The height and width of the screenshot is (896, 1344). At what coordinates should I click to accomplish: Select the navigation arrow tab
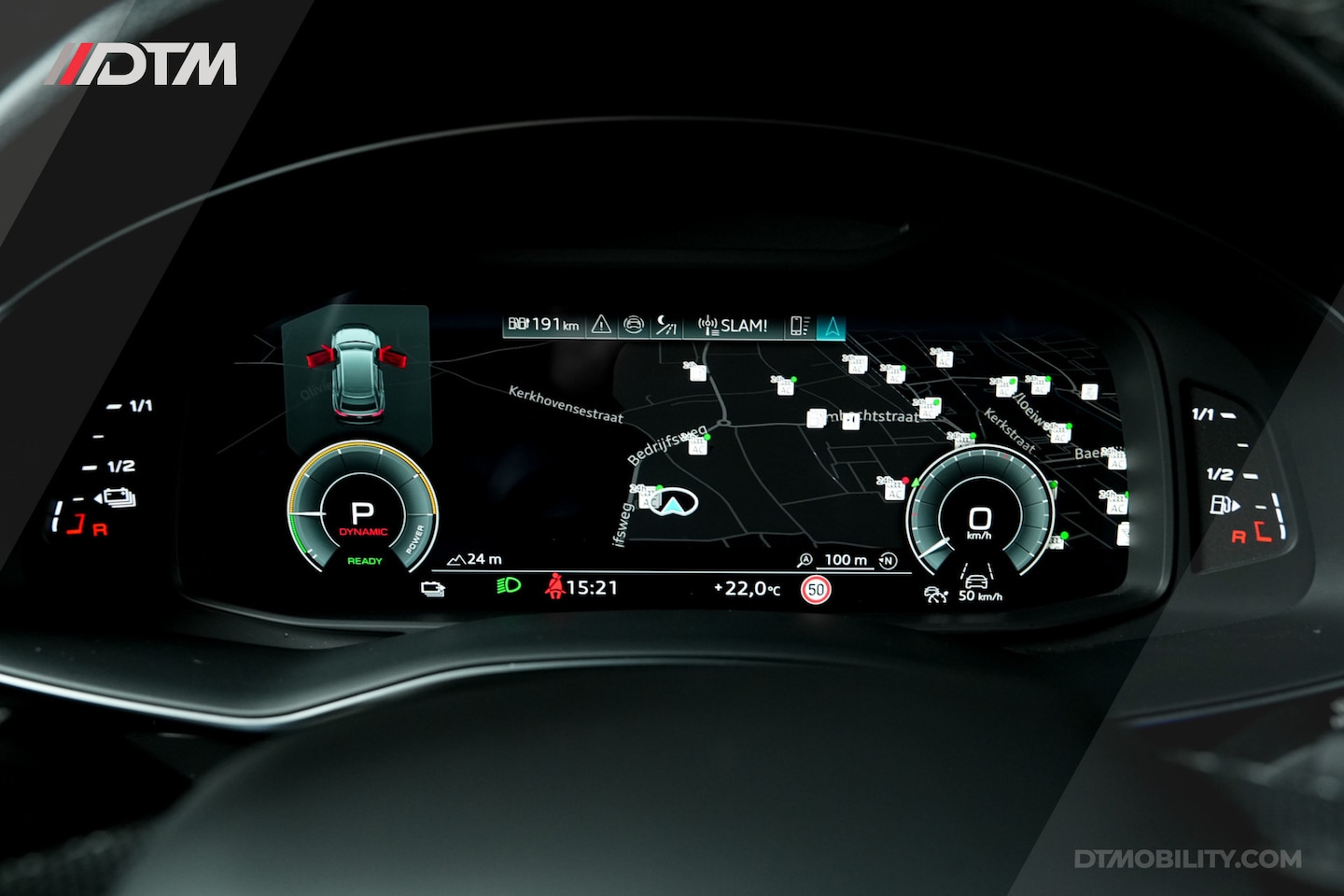831,326
